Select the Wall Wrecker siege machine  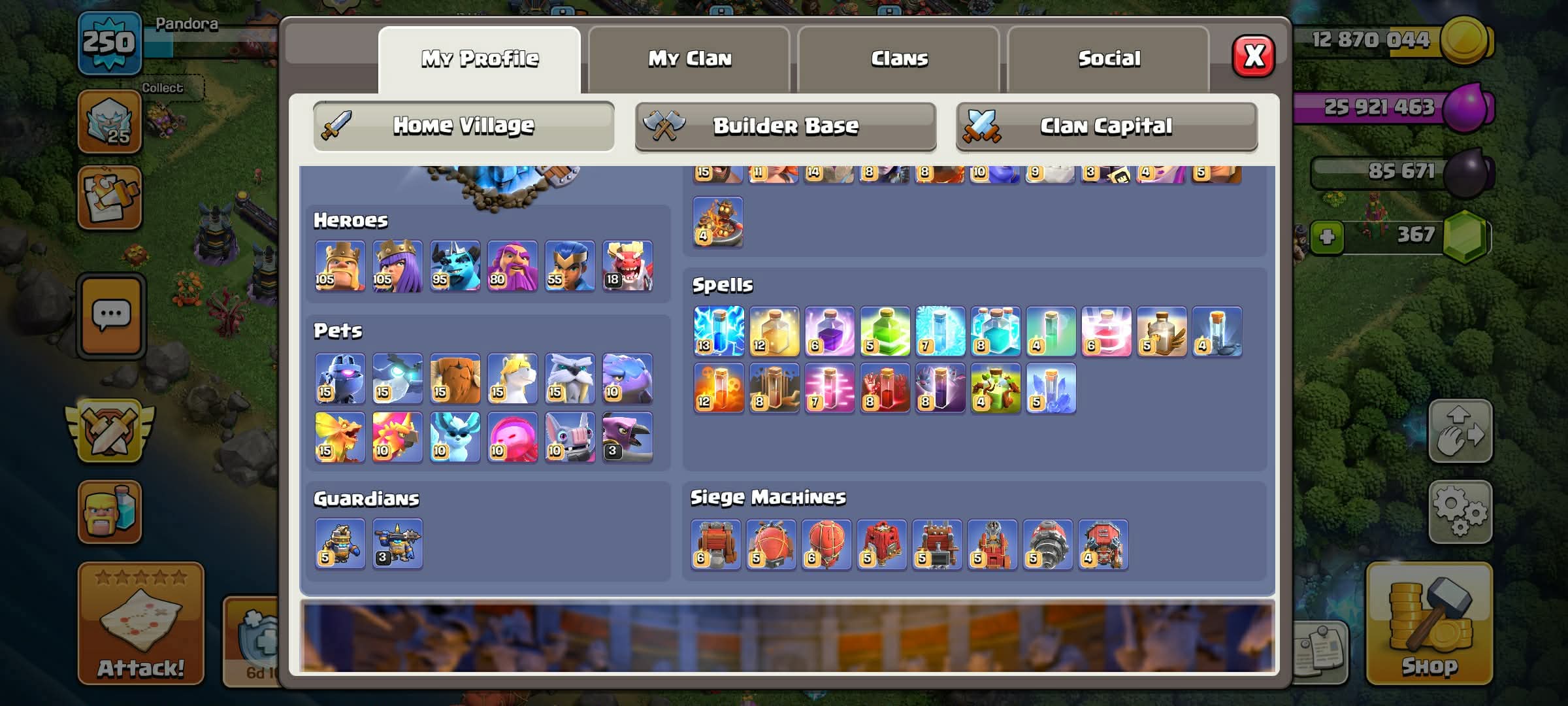tap(715, 545)
